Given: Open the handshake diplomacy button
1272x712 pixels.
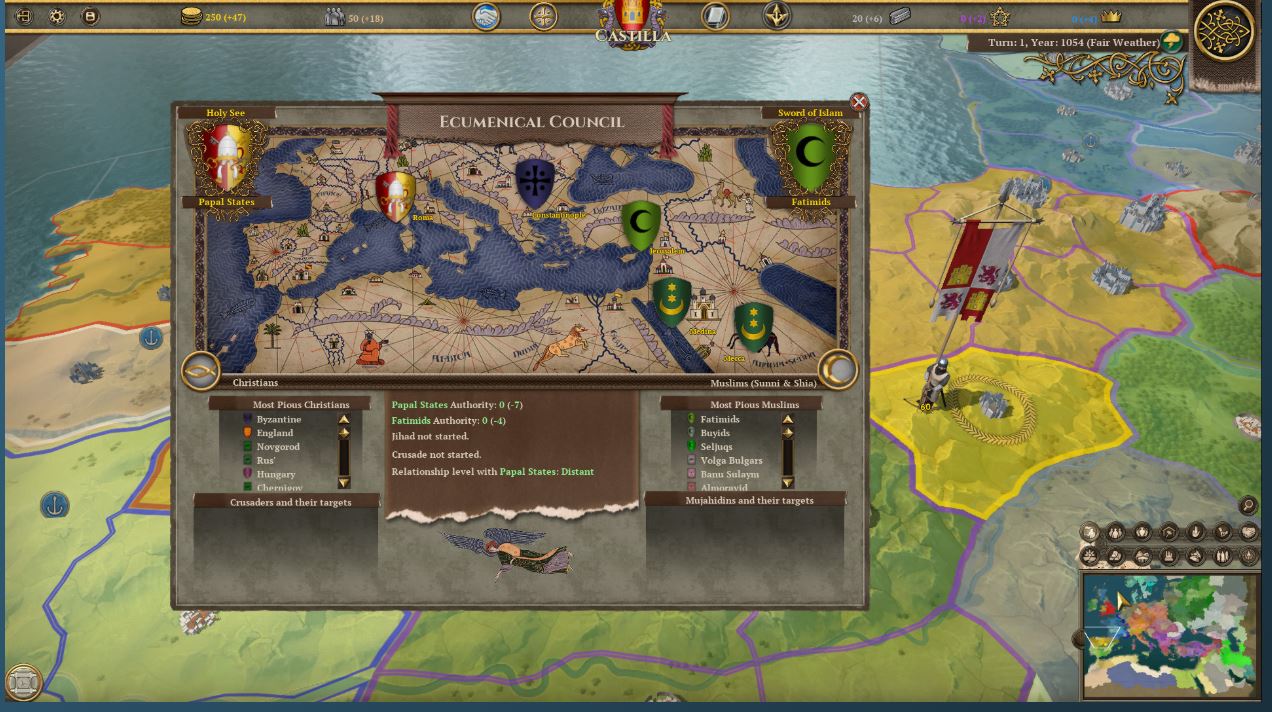Looking at the screenshot, I should [x=486, y=17].
